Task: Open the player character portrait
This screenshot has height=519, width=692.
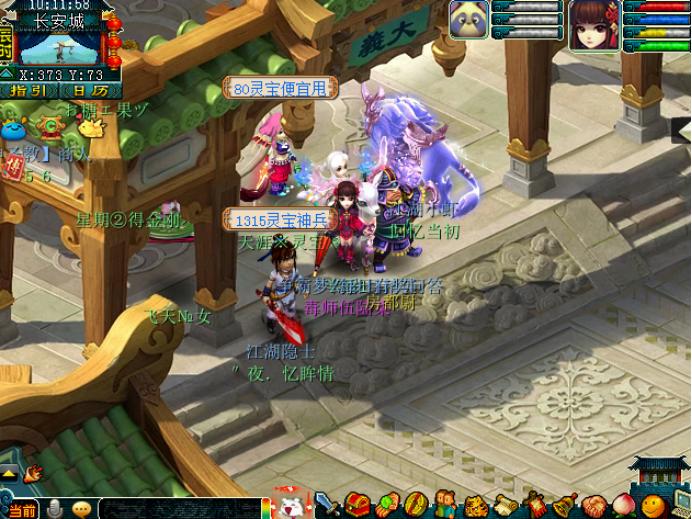Action: coord(593,23)
